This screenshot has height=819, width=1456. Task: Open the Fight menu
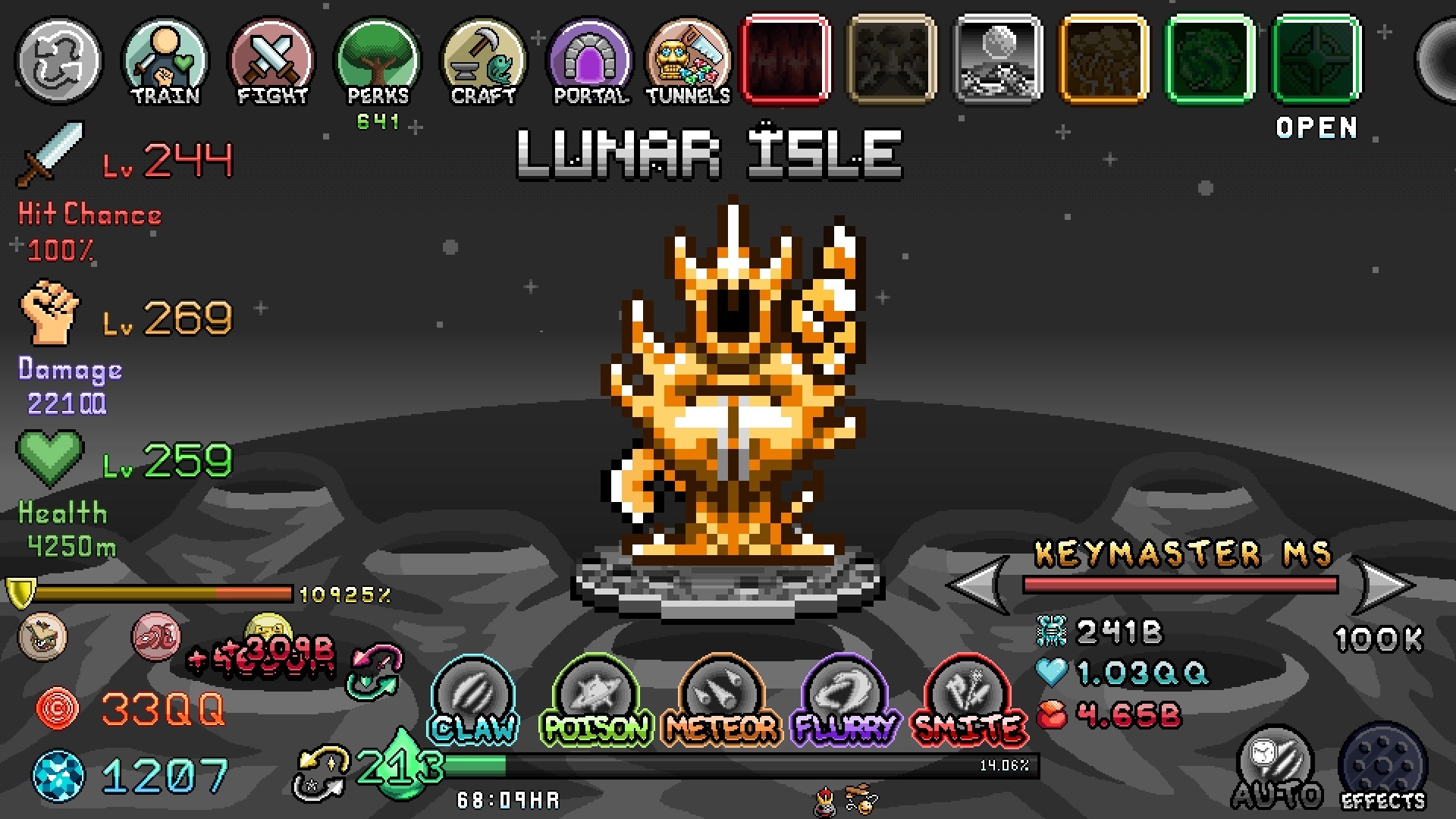click(x=271, y=61)
